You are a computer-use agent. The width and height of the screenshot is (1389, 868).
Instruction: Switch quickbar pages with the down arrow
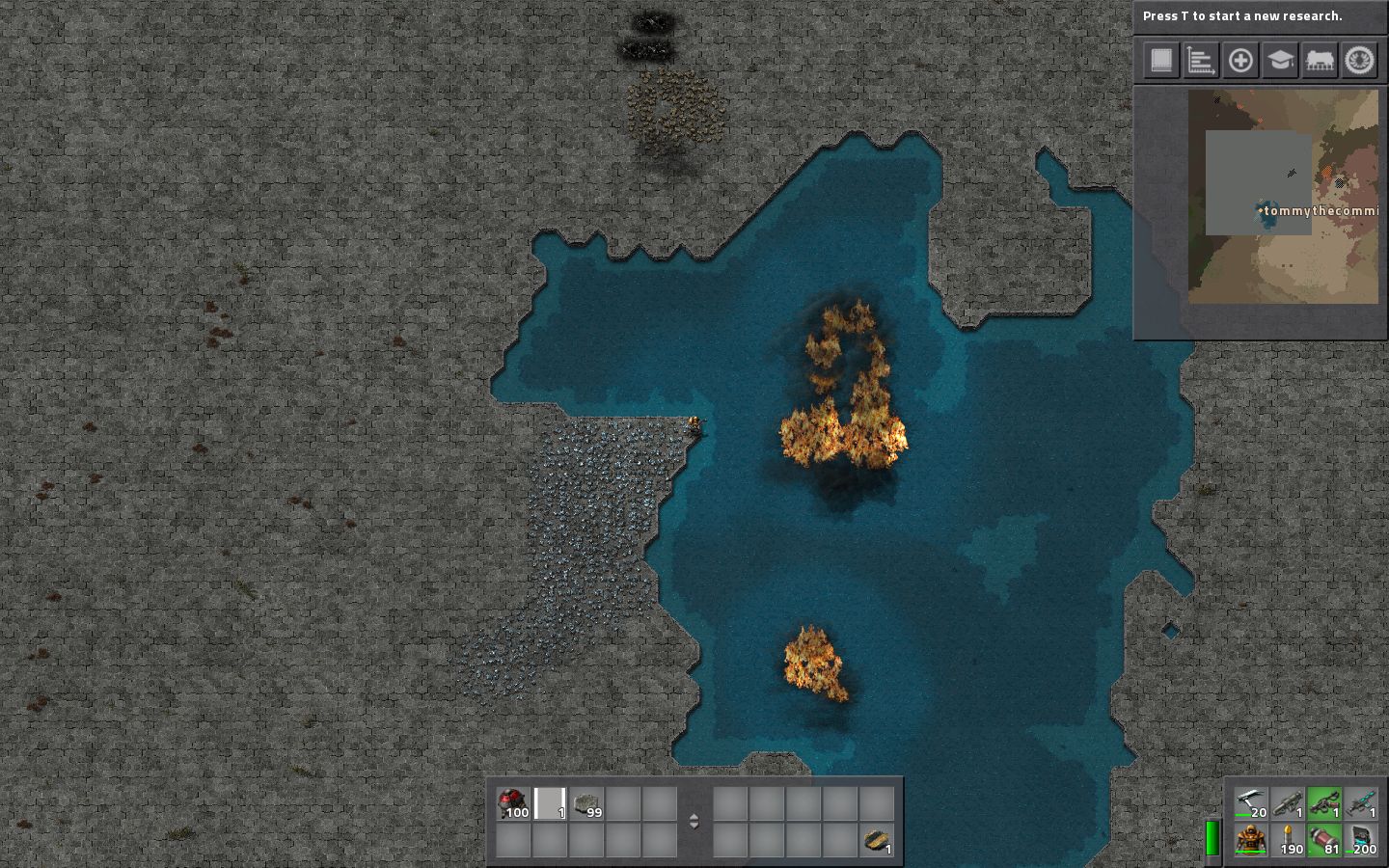(x=694, y=827)
